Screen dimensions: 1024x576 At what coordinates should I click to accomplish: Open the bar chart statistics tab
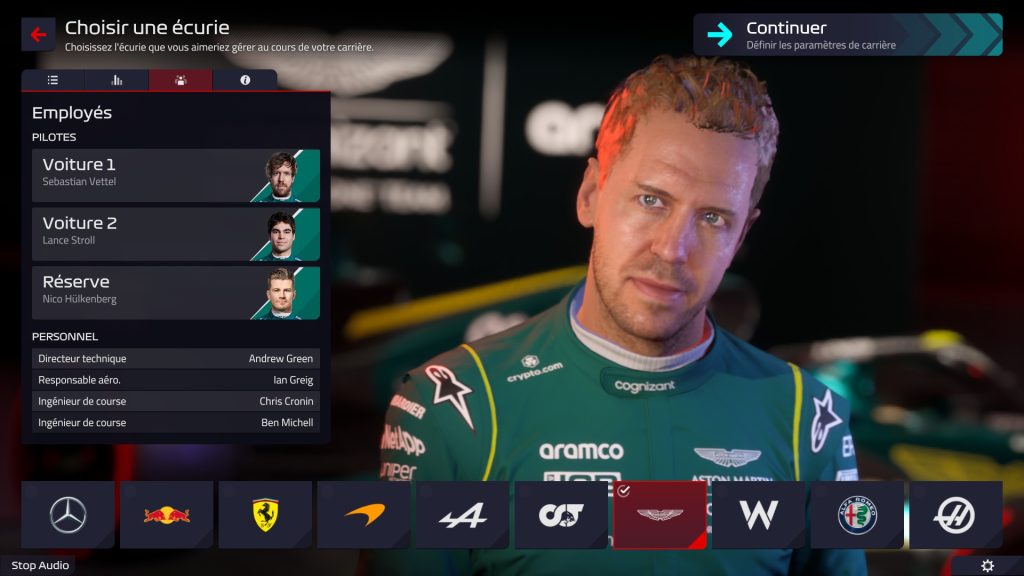click(x=117, y=80)
